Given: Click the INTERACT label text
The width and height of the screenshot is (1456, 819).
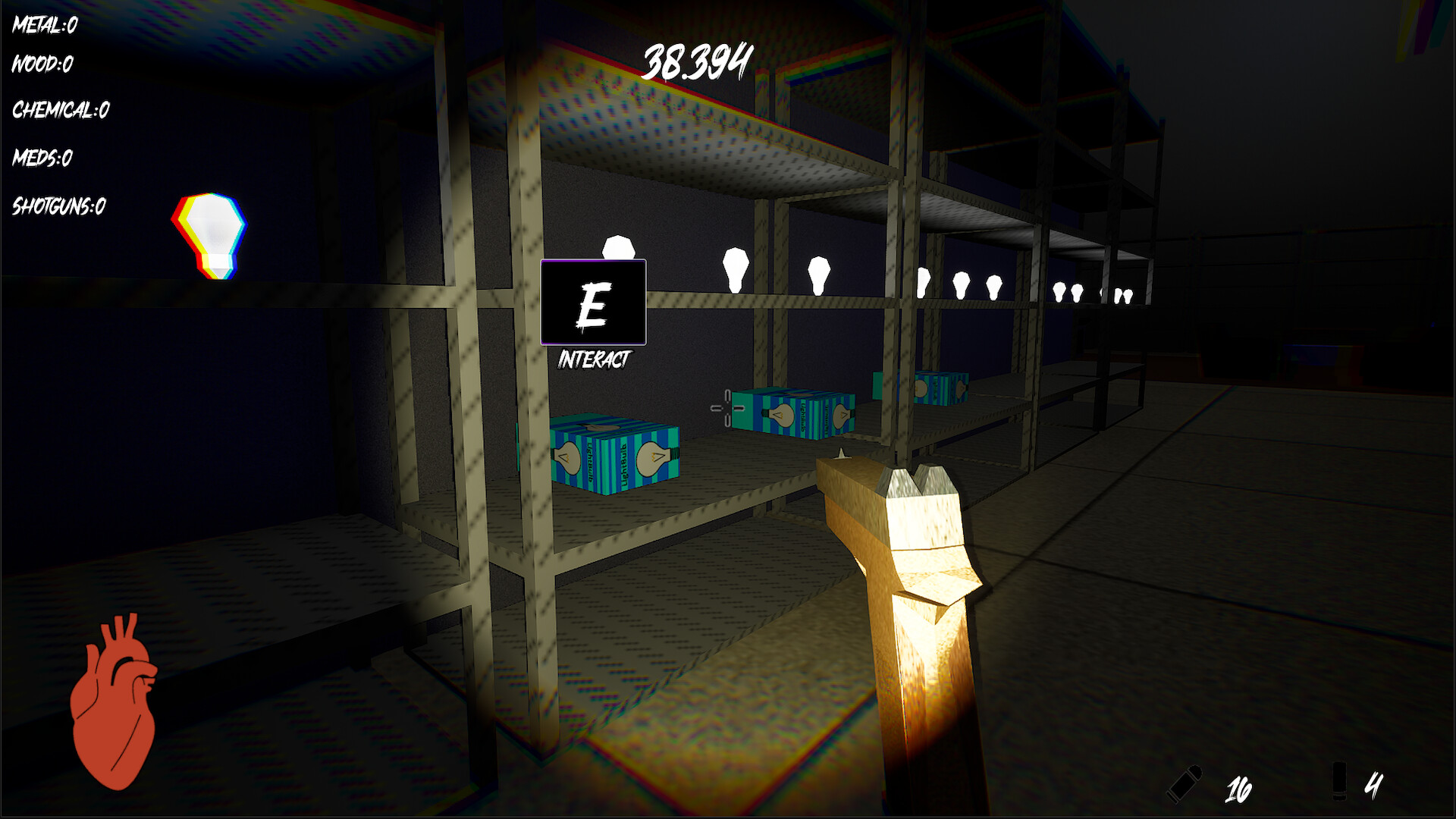Looking at the screenshot, I should coord(595,356).
